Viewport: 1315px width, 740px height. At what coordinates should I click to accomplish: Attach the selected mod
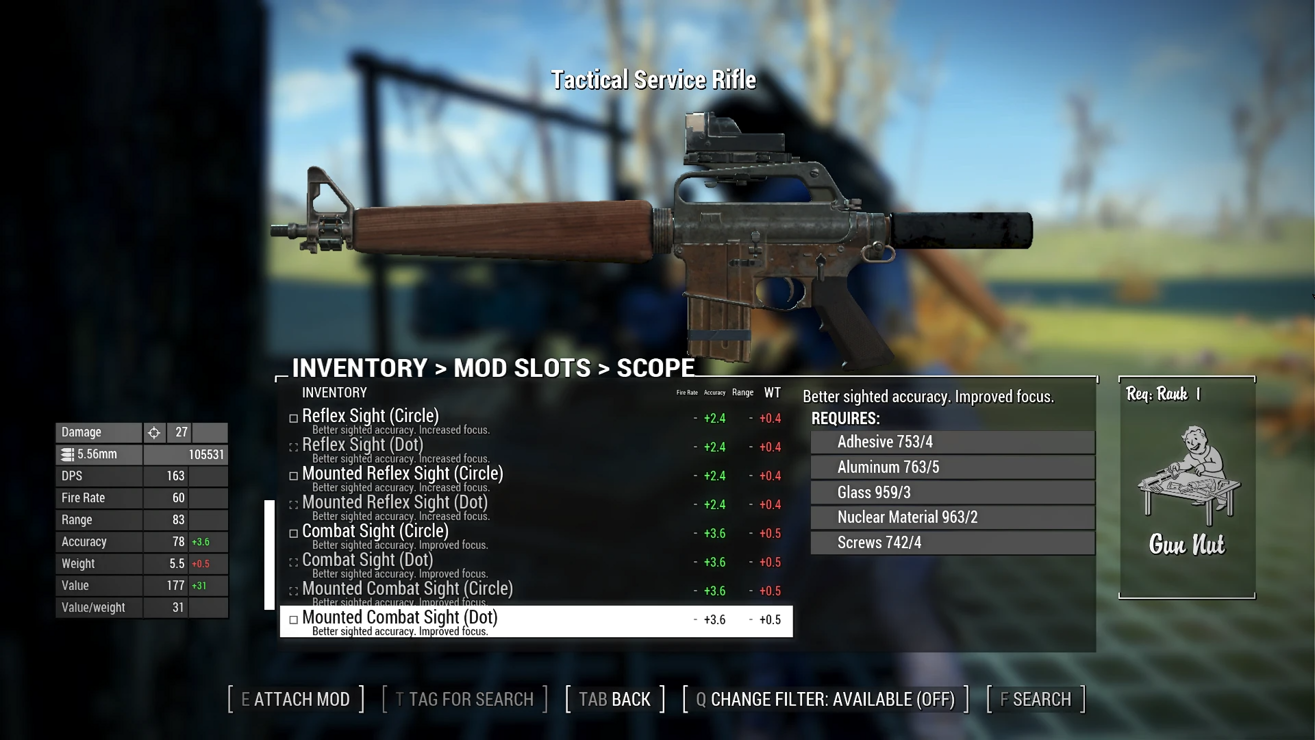point(296,699)
